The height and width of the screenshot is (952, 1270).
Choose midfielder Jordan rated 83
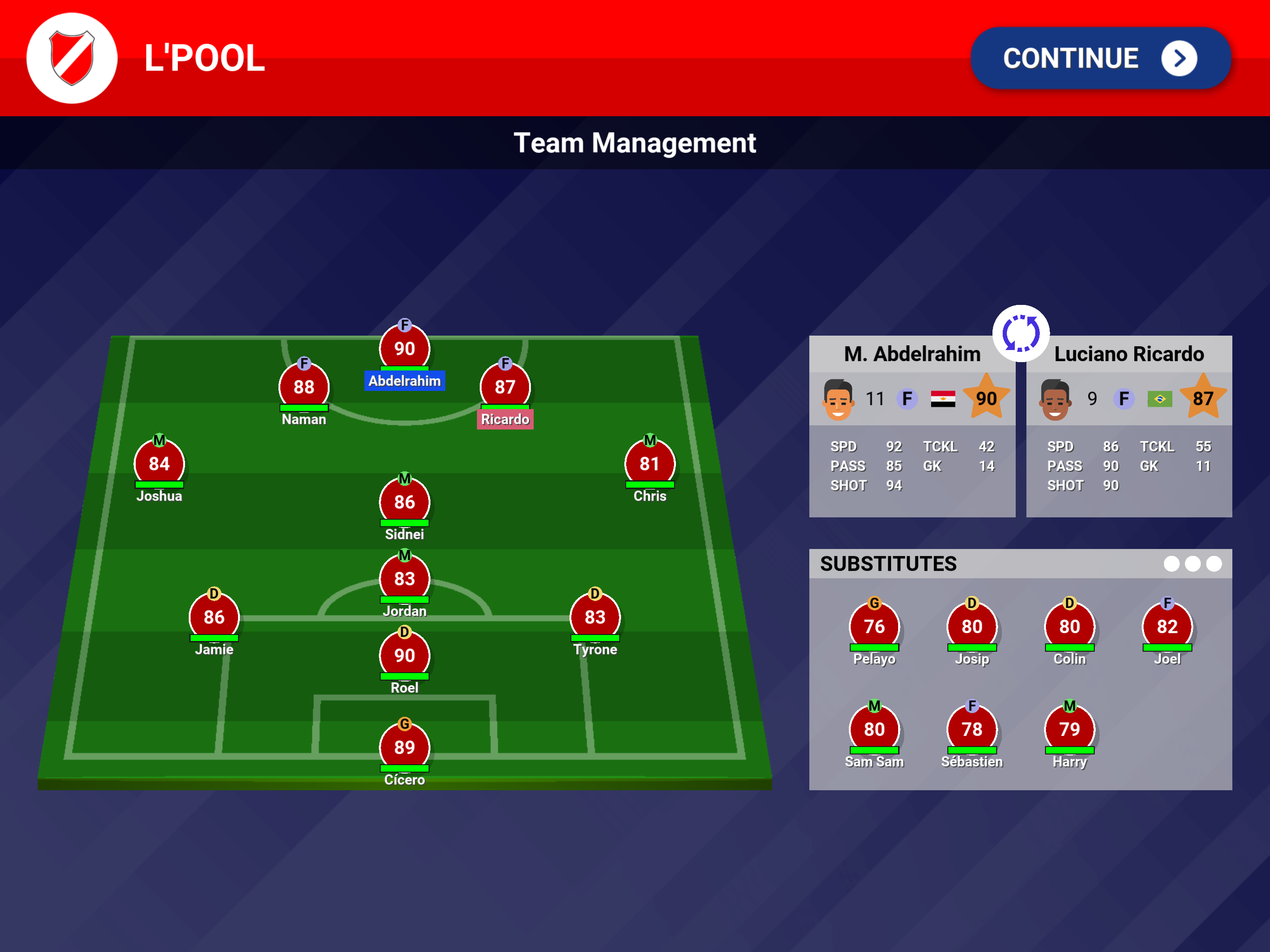(x=404, y=579)
